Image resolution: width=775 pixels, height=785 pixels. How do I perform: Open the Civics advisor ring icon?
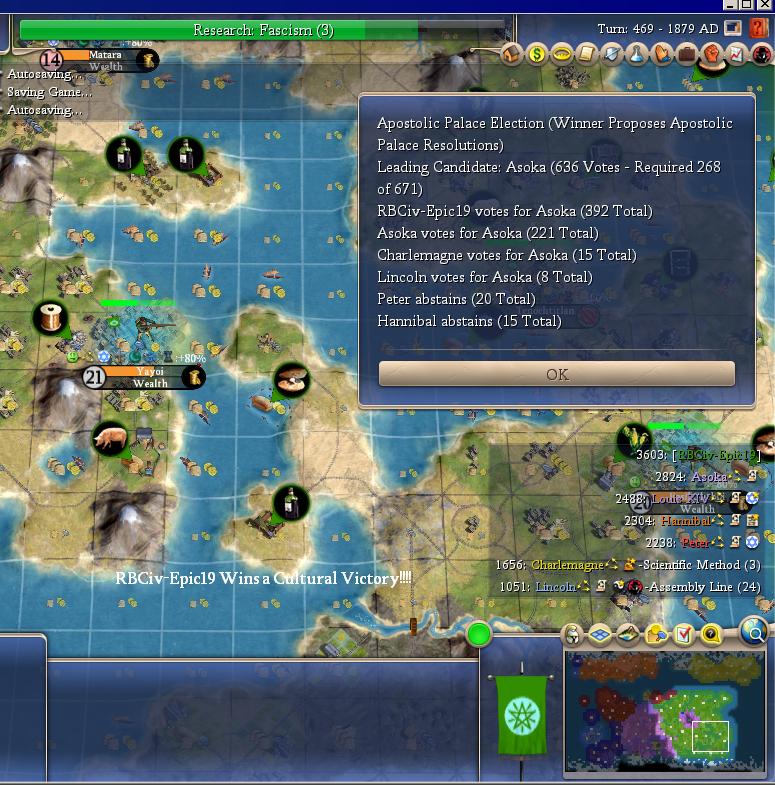coord(562,54)
